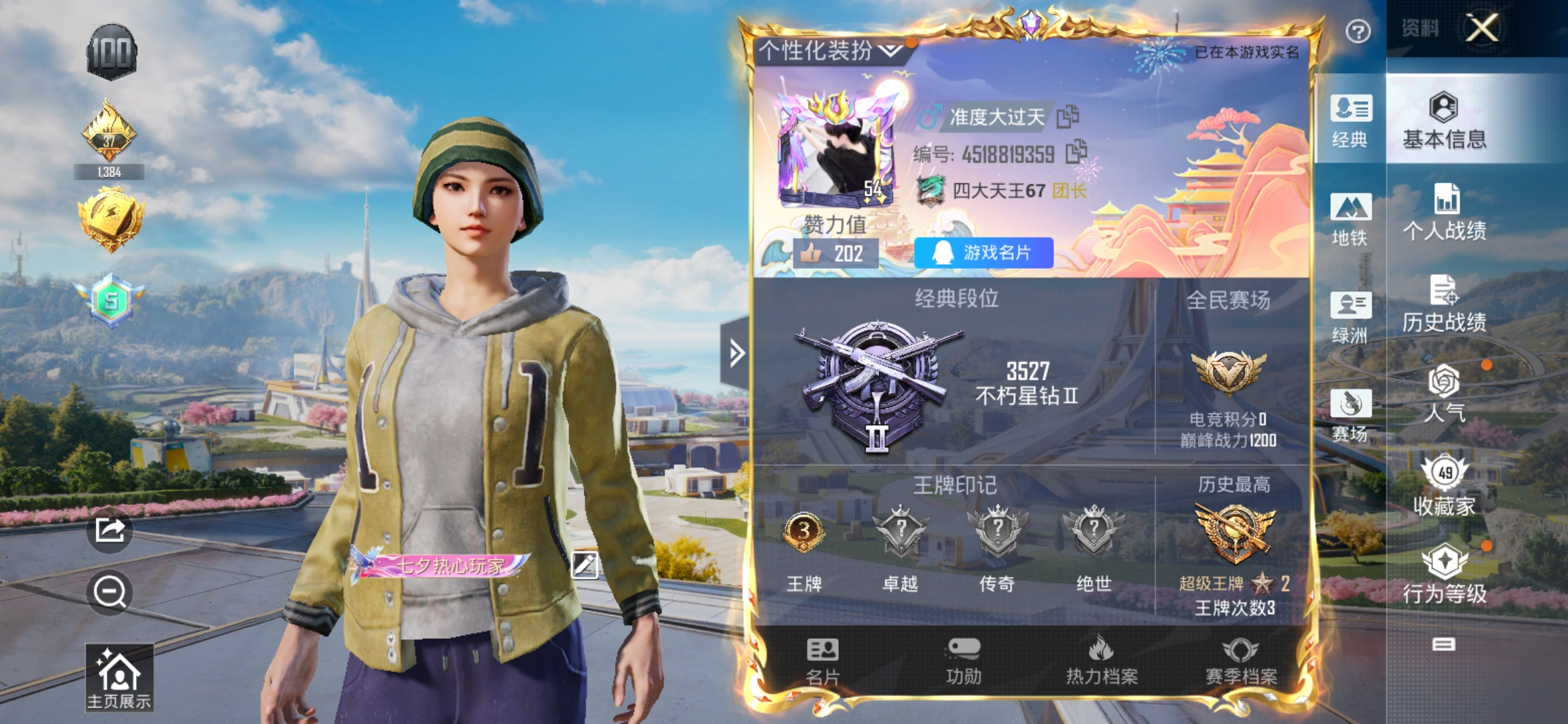View the 历史战绩 section
Screen dimensions: 1568x724
click(1444, 304)
